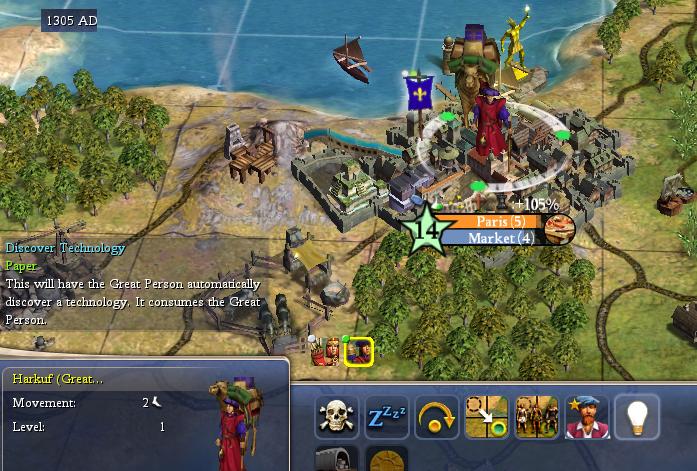Viewport: 697px width, 471px height.
Task: Click the partially visible building construction button
Action: 337,460
